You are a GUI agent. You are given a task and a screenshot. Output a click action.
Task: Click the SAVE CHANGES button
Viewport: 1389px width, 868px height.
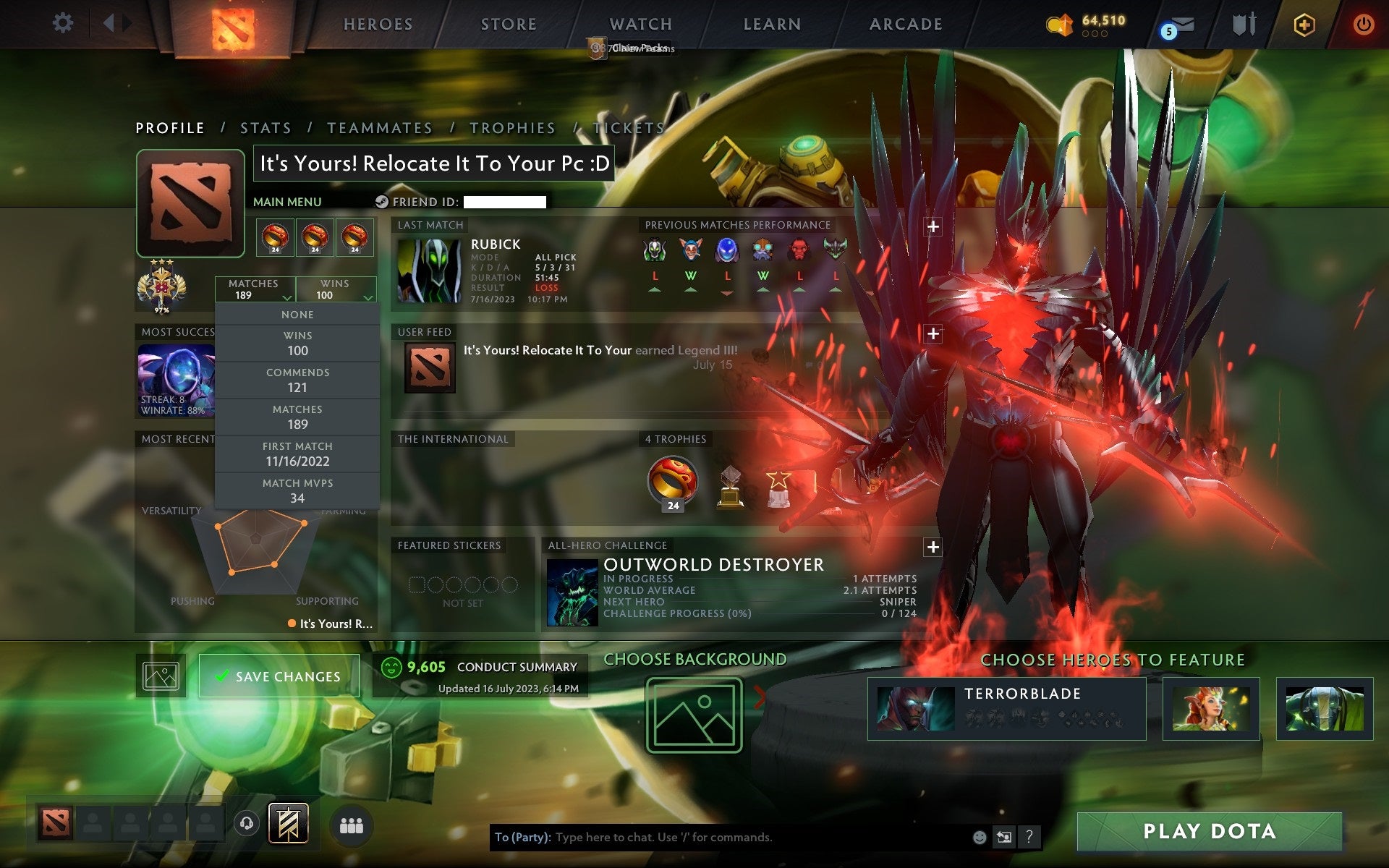279,675
